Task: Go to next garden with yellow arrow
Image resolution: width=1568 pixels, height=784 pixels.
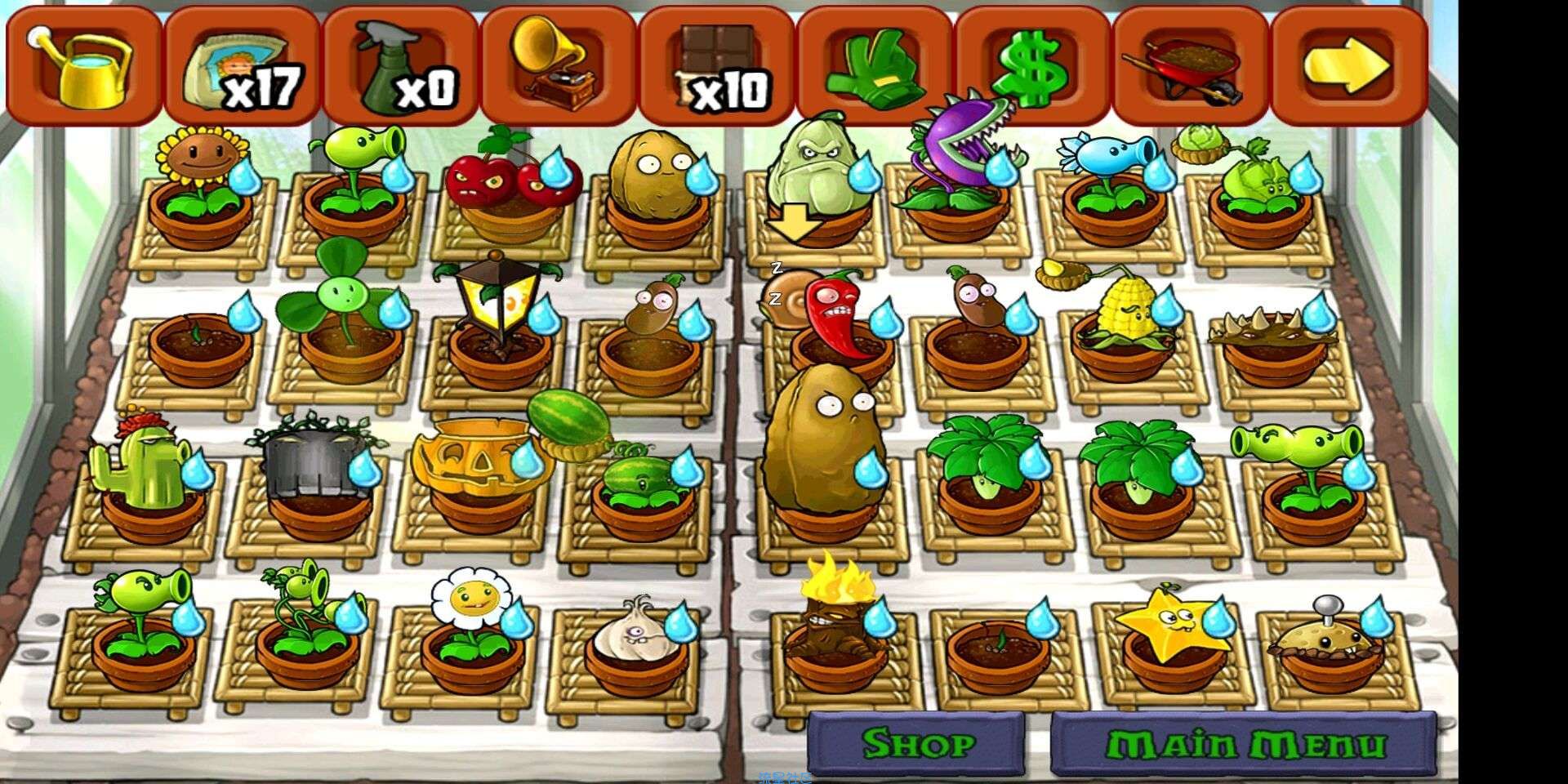Action: pos(1348,65)
